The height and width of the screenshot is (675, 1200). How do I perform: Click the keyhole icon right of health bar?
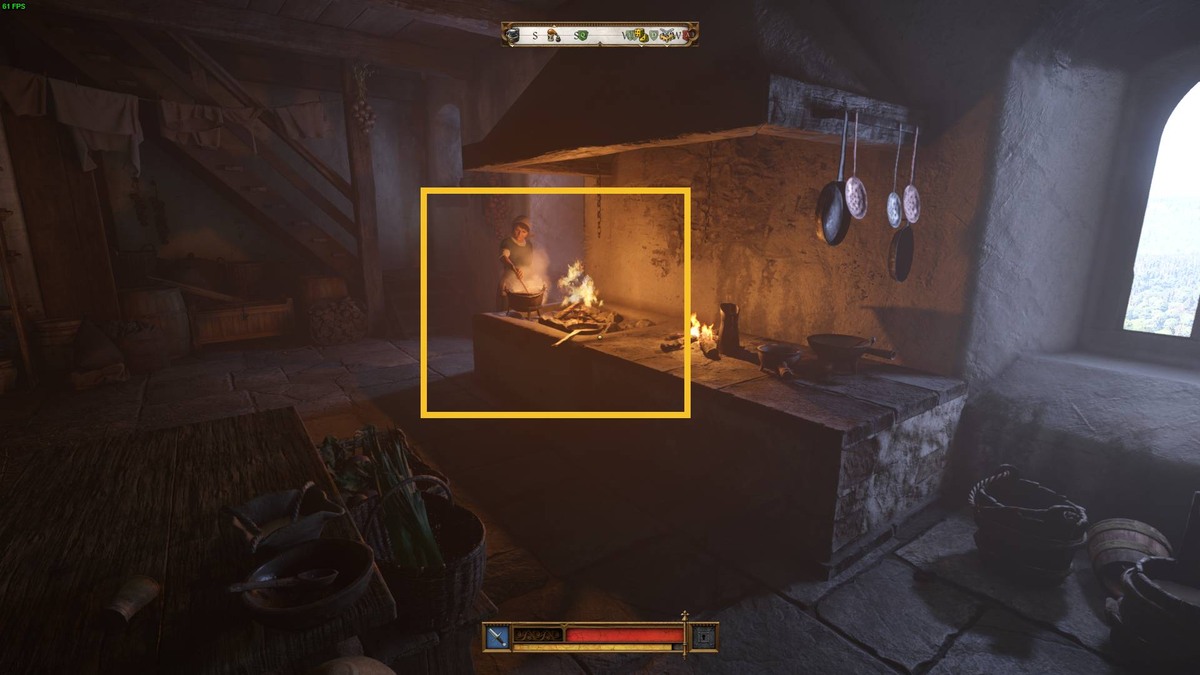704,636
